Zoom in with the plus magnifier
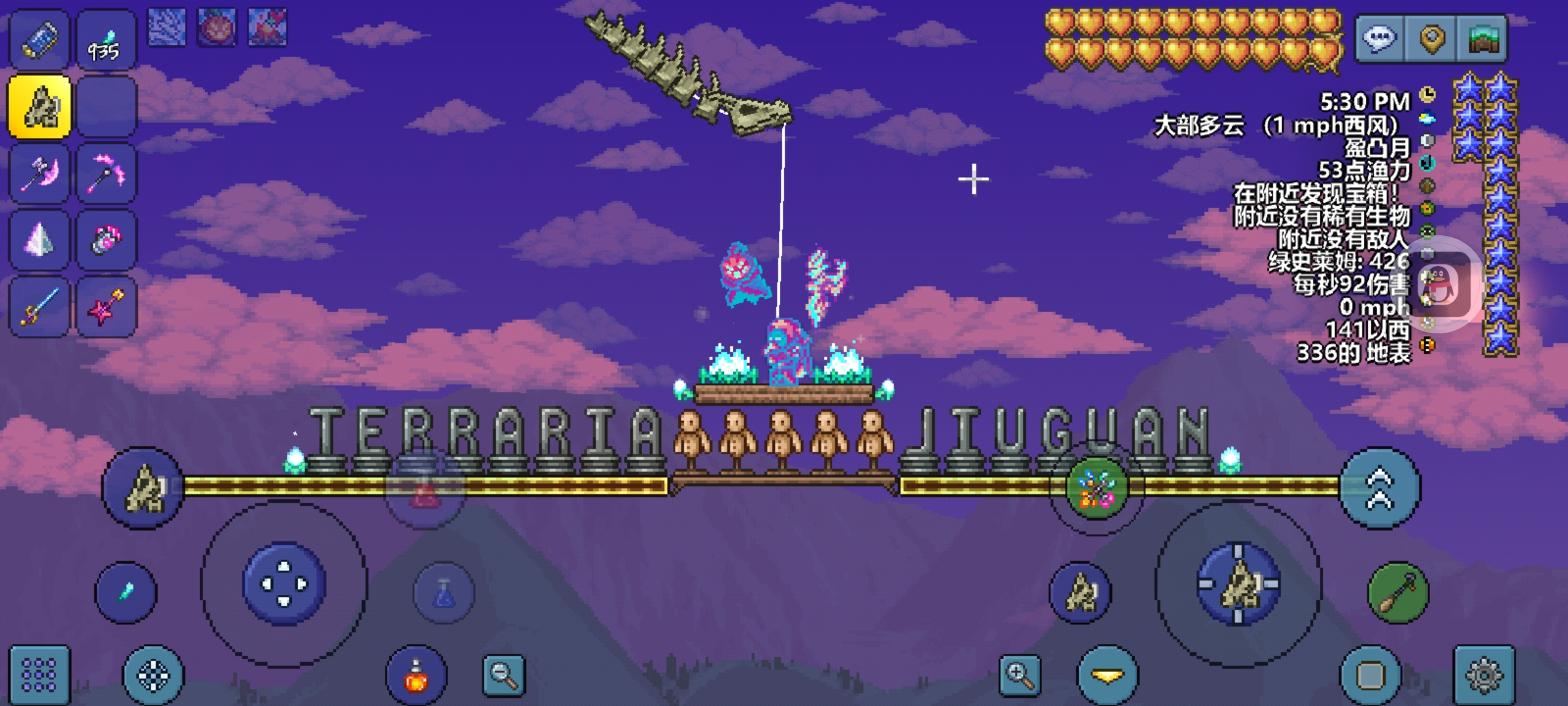The height and width of the screenshot is (706, 1568). coord(1020,675)
